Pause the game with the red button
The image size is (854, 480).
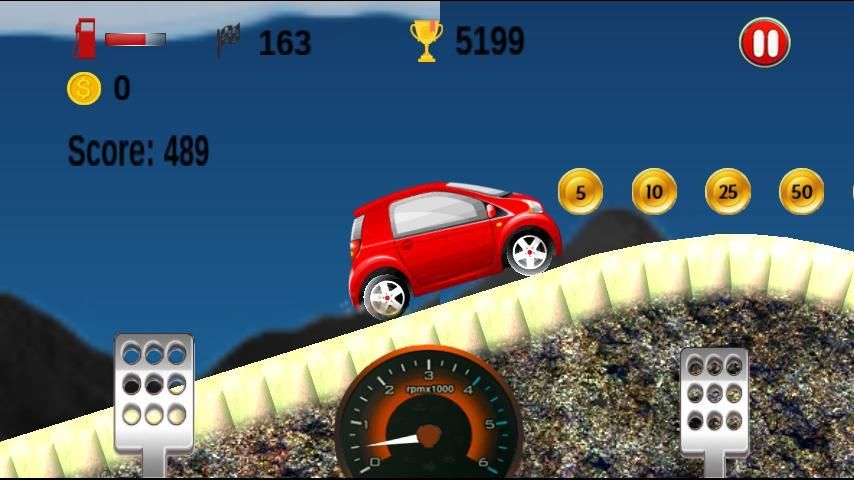(x=765, y=44)
